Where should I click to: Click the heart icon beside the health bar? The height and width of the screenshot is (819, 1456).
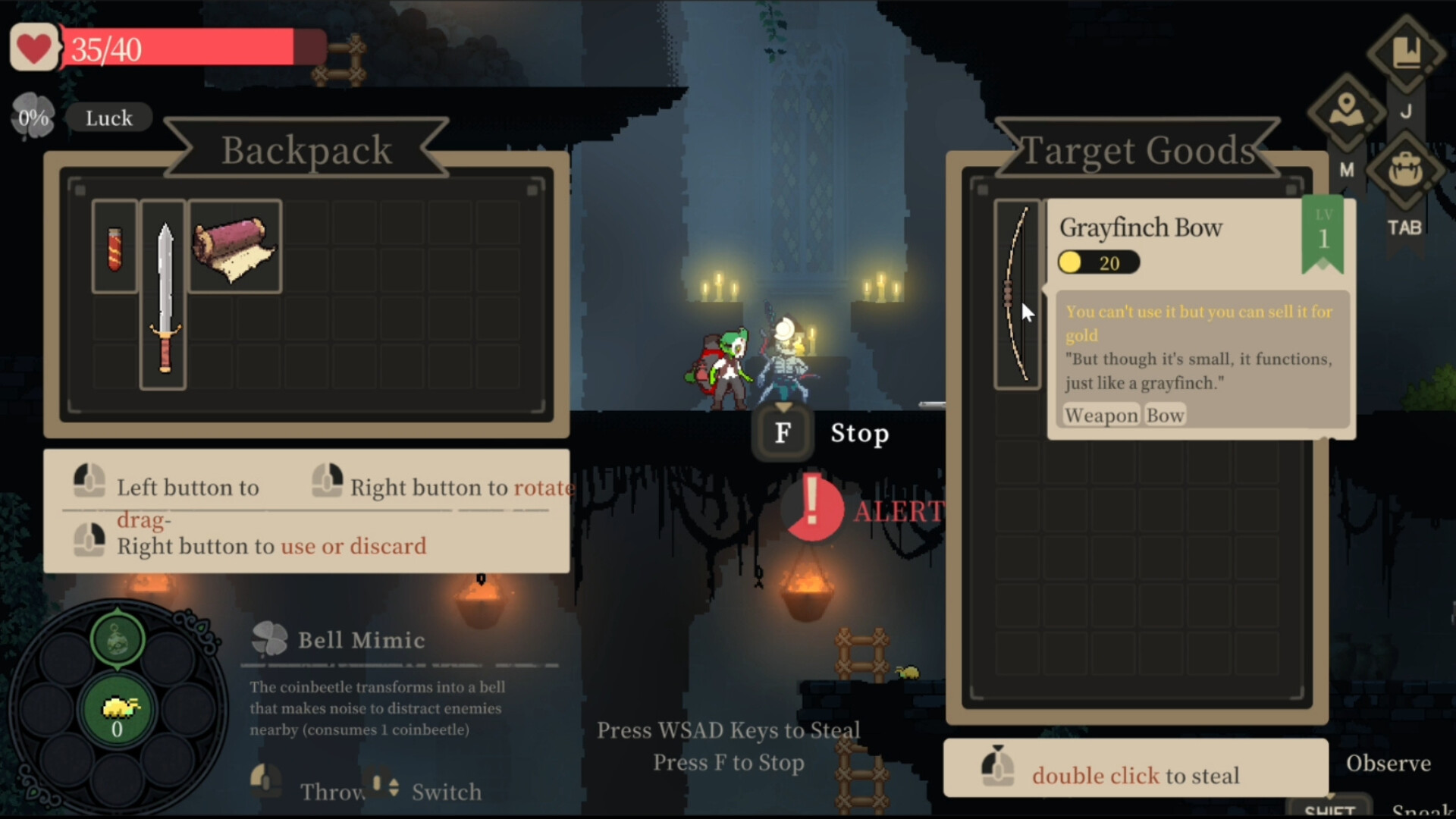click(33, 47)
